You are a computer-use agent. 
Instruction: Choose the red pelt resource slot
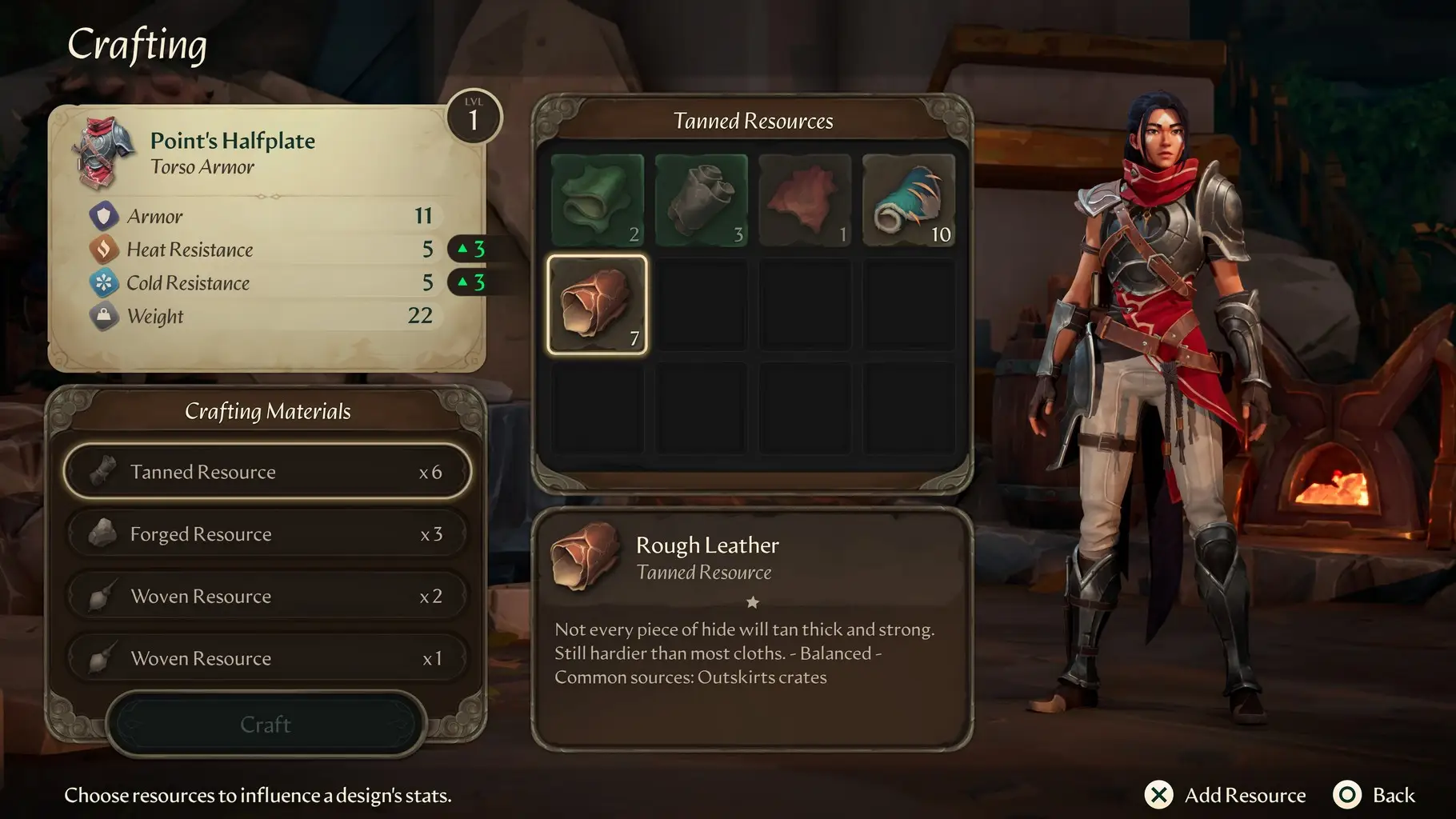(x=805, y=200)
